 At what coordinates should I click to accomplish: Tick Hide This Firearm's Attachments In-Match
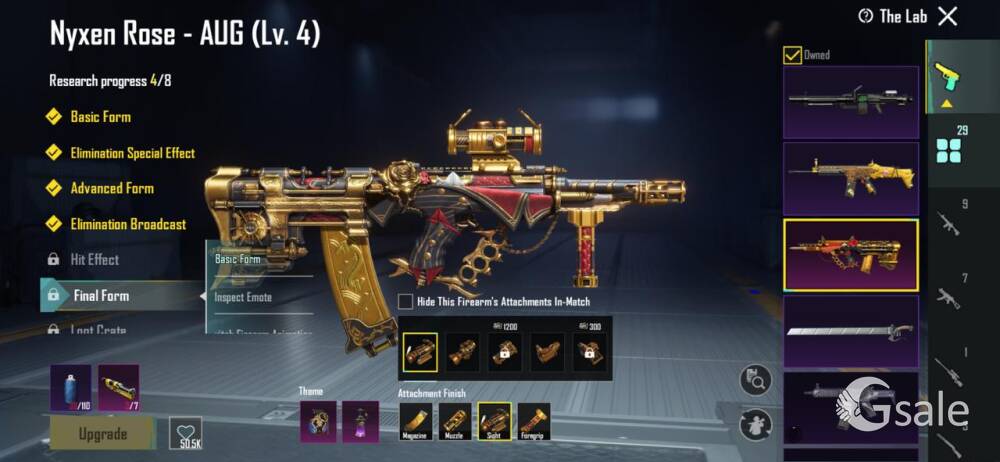pos(405,301)
